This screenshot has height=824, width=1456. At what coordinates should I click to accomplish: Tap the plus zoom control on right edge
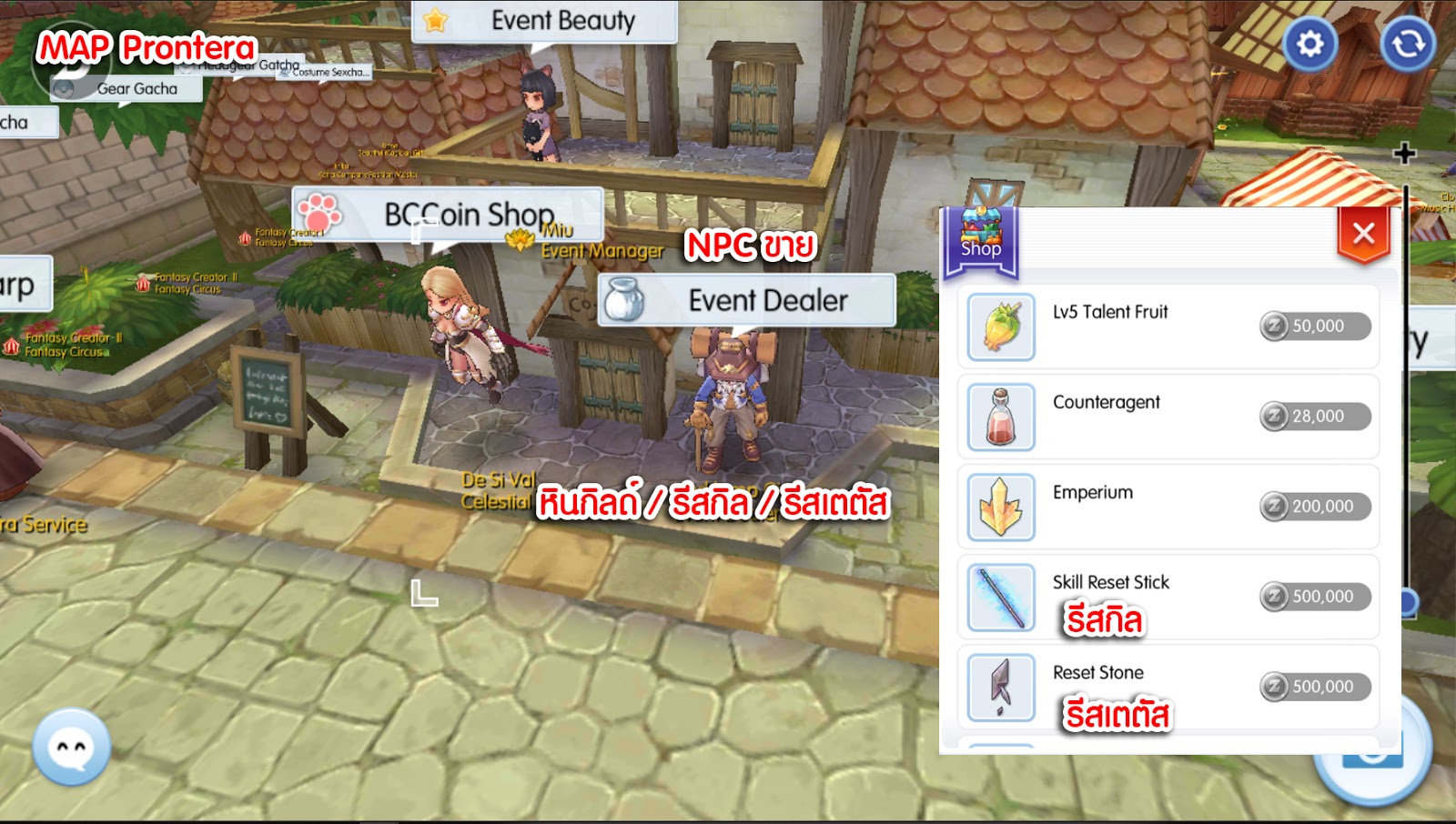[x=1405, y=153]
